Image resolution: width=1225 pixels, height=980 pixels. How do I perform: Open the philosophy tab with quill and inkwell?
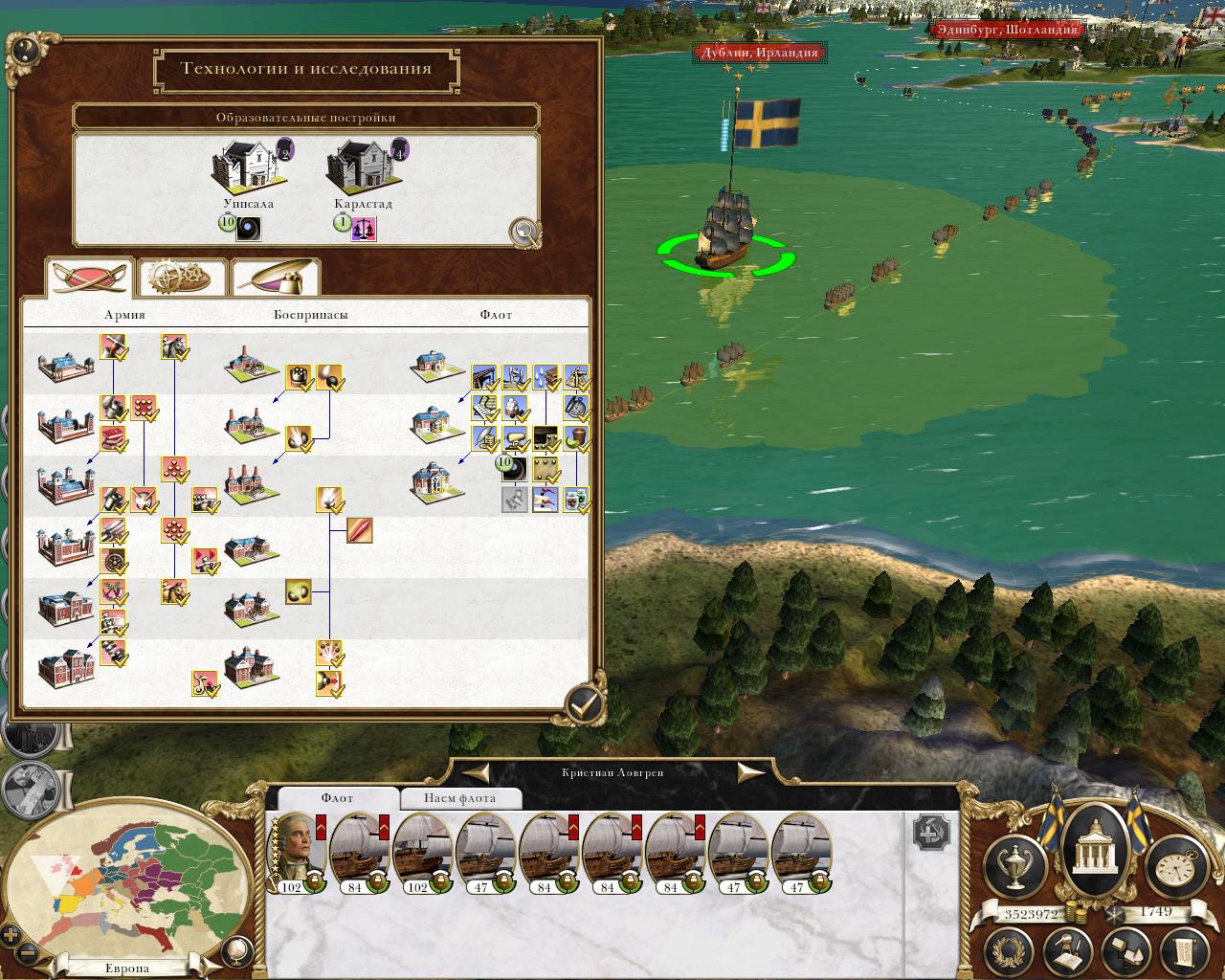pyautogui.click(x=276, y=278)
